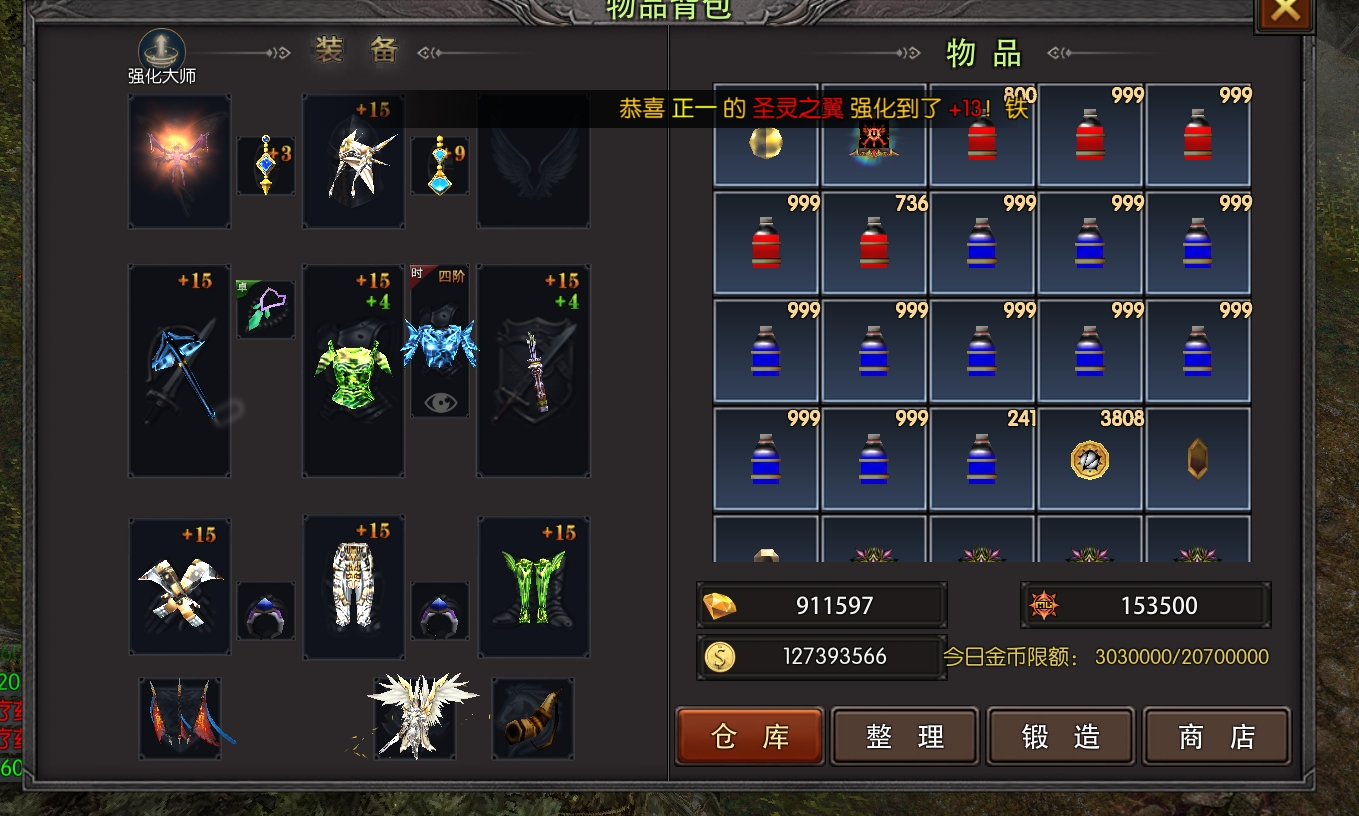Select the red potion stack showing 736
The image size is (1359, 816).
tap(874, 245)
